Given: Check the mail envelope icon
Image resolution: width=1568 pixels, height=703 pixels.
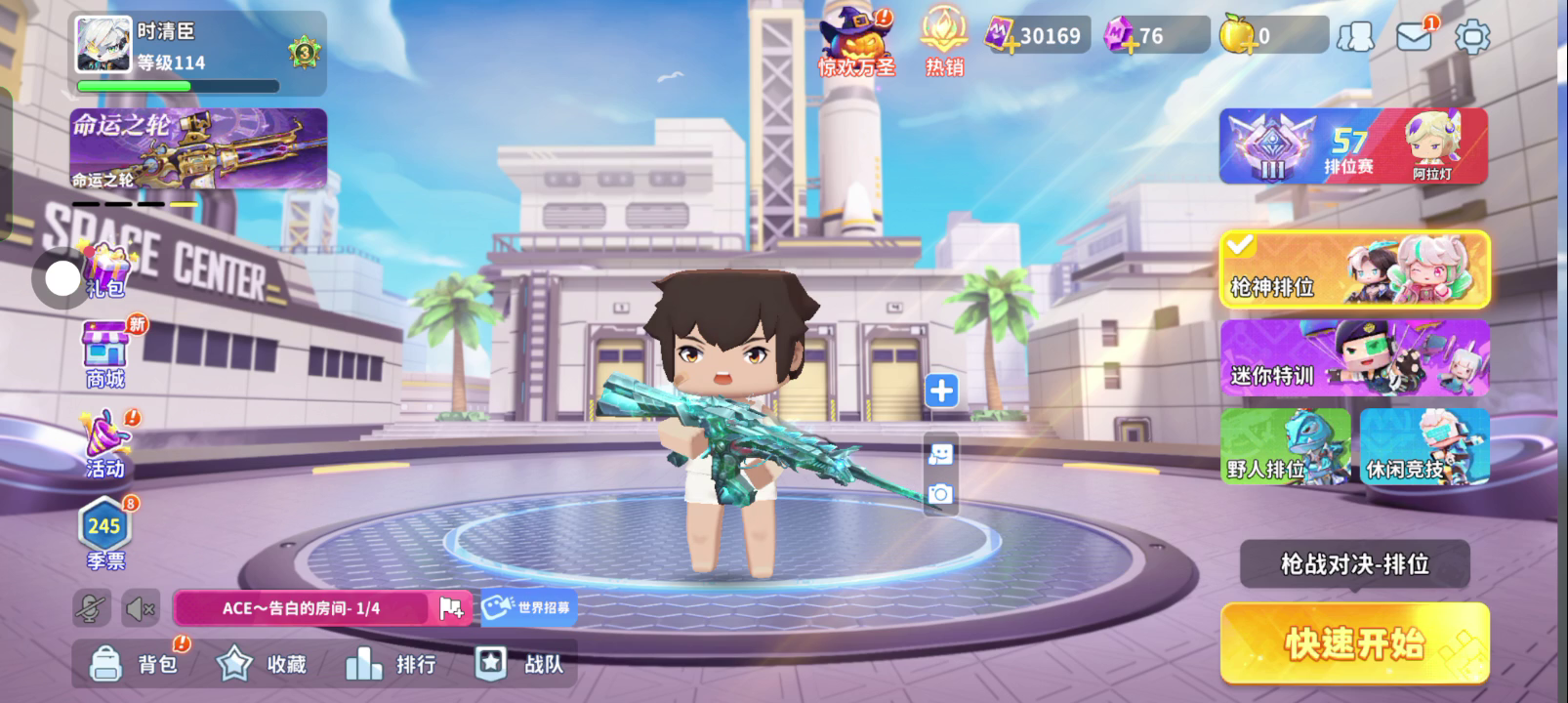Looking at the screenshot, I should pyautogui.click(x=1414, y=37).
